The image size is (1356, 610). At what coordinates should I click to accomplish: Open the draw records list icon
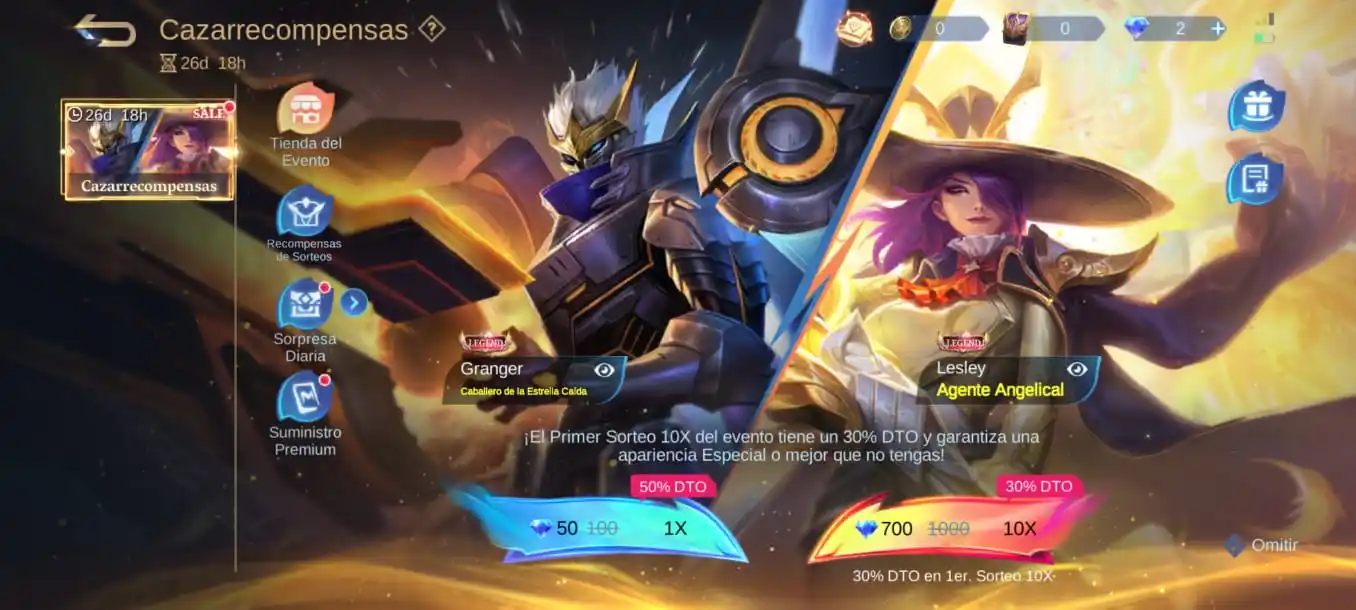[1254, 180]
